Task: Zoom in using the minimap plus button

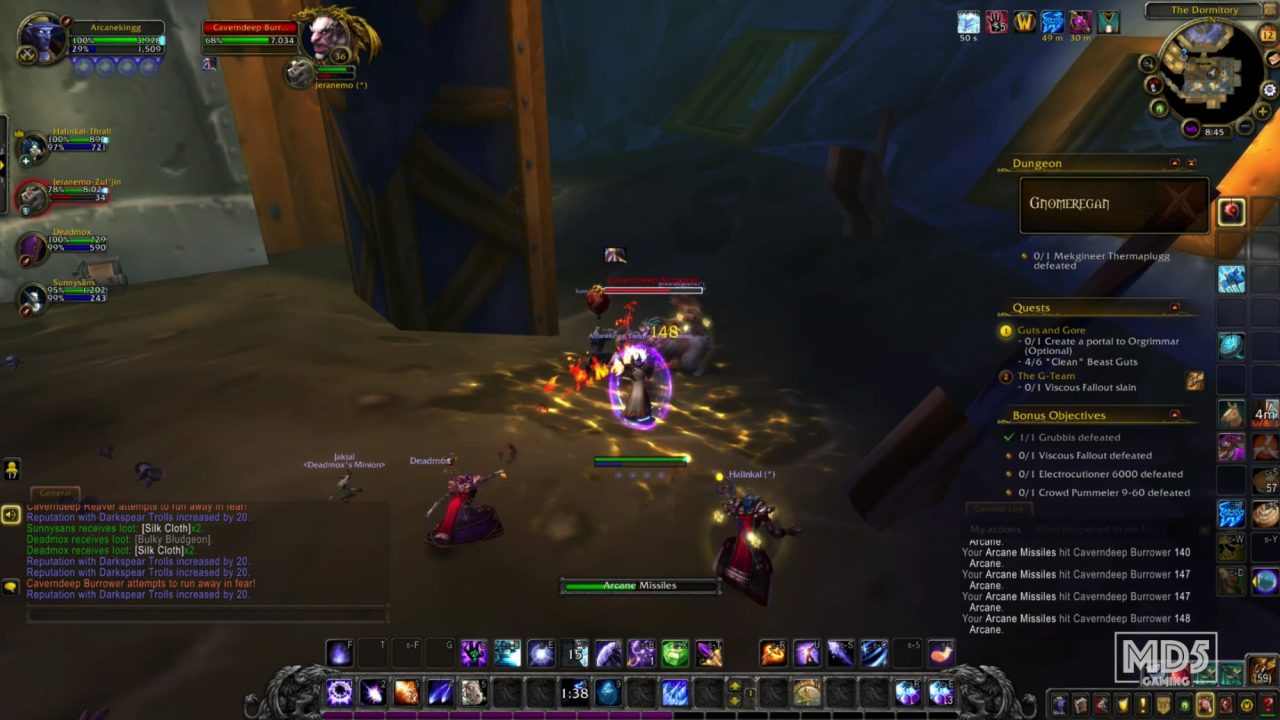Action: (x=1261, y=111)
